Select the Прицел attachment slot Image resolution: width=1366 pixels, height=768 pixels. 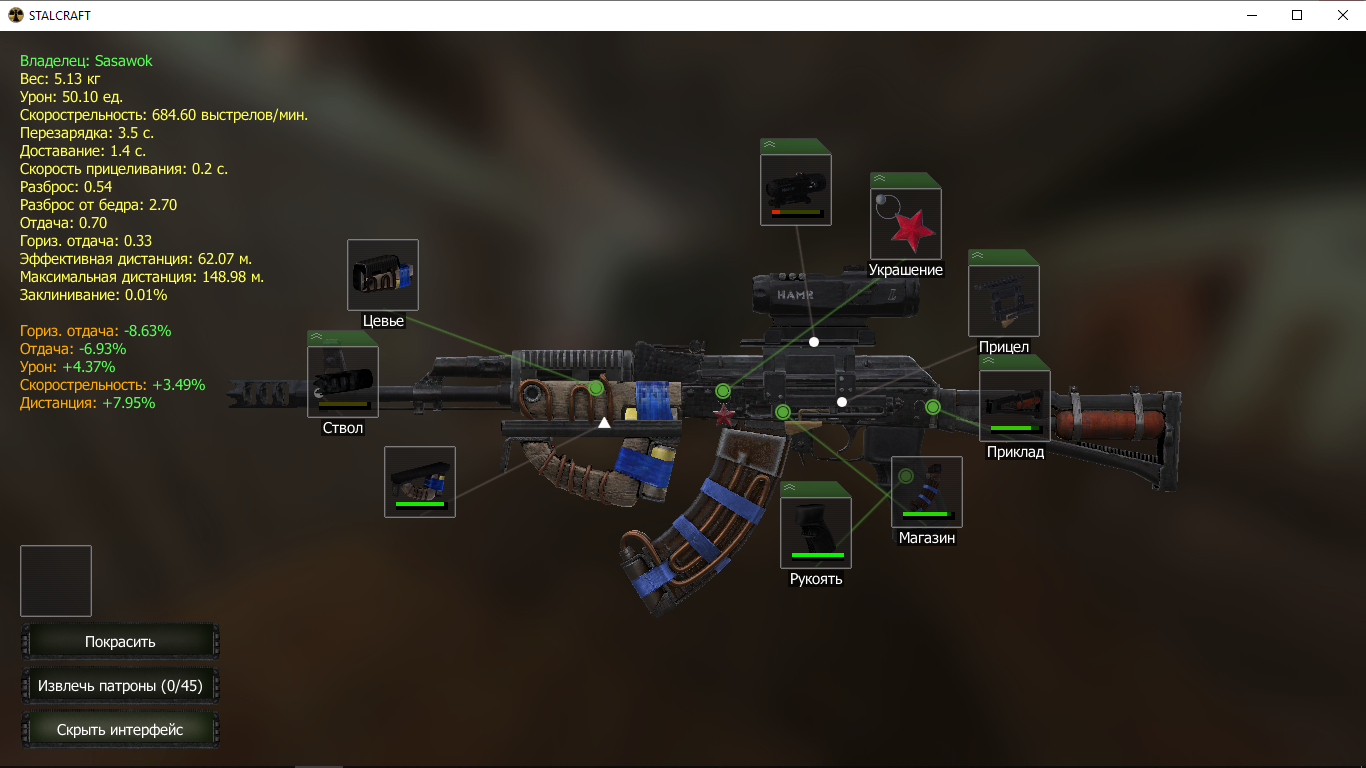tap(1004, 301)
